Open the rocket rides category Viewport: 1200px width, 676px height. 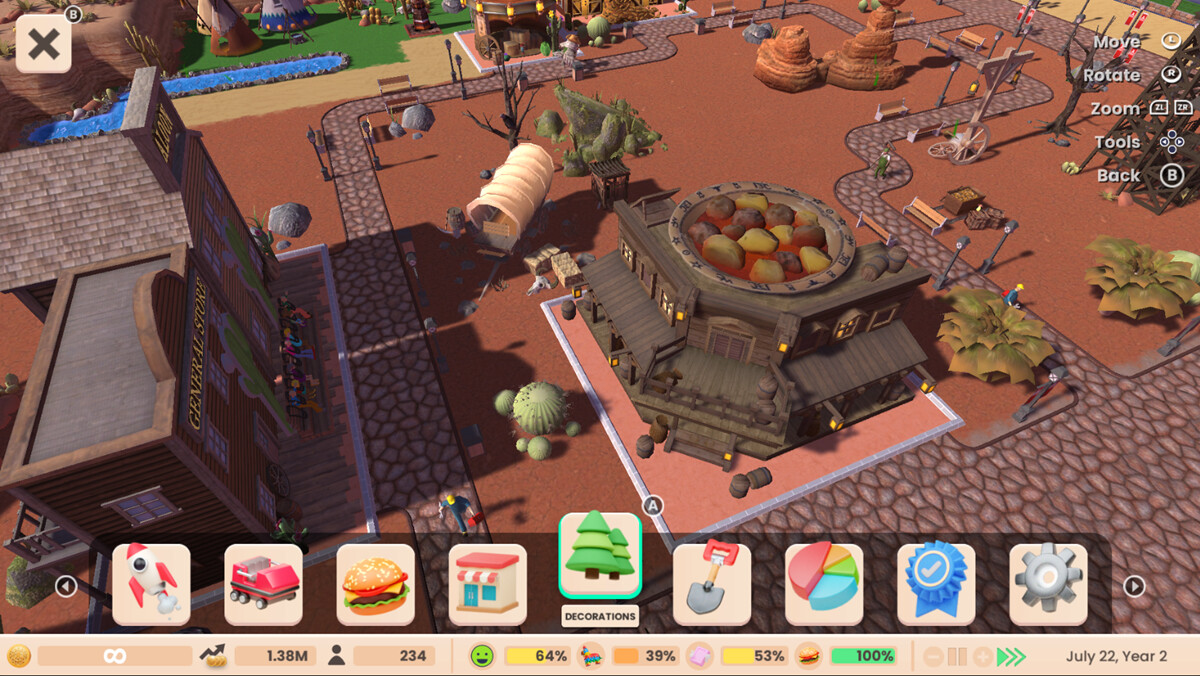(x=151, y=585)
